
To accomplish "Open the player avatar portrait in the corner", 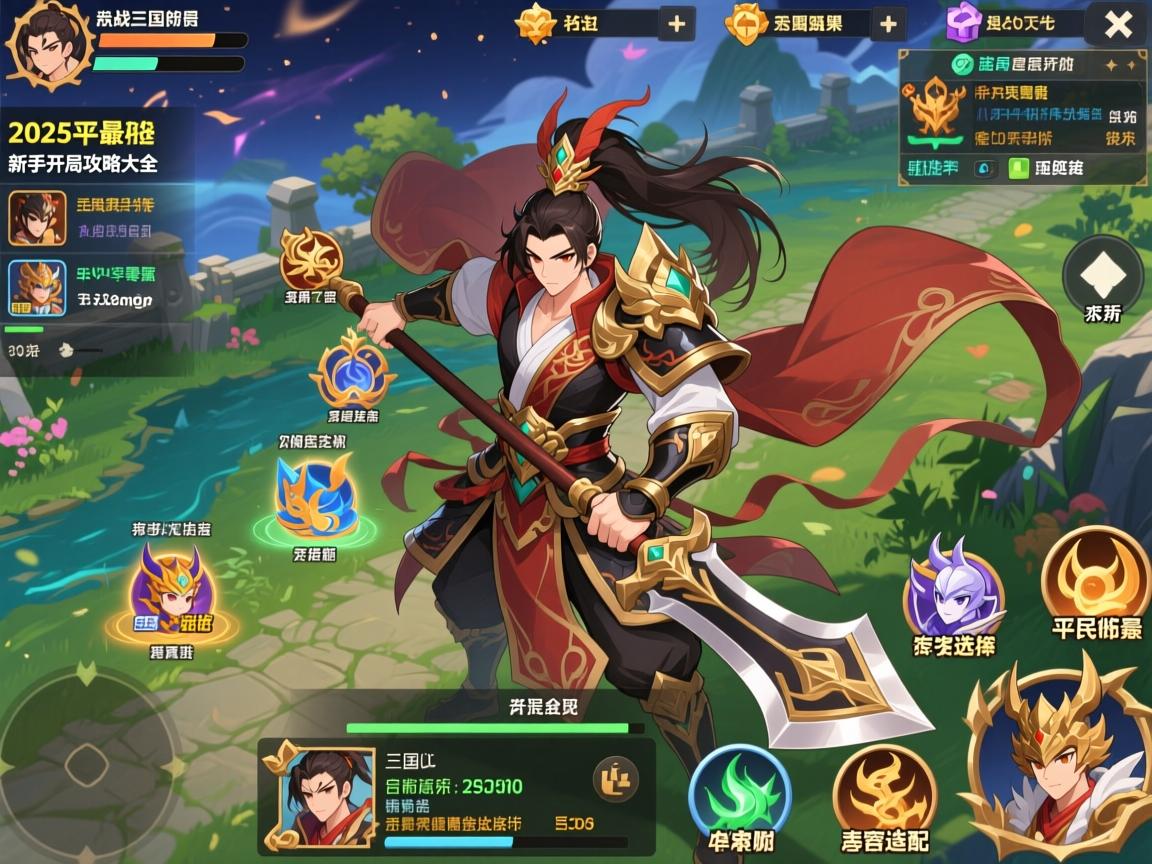I will 48,43.
